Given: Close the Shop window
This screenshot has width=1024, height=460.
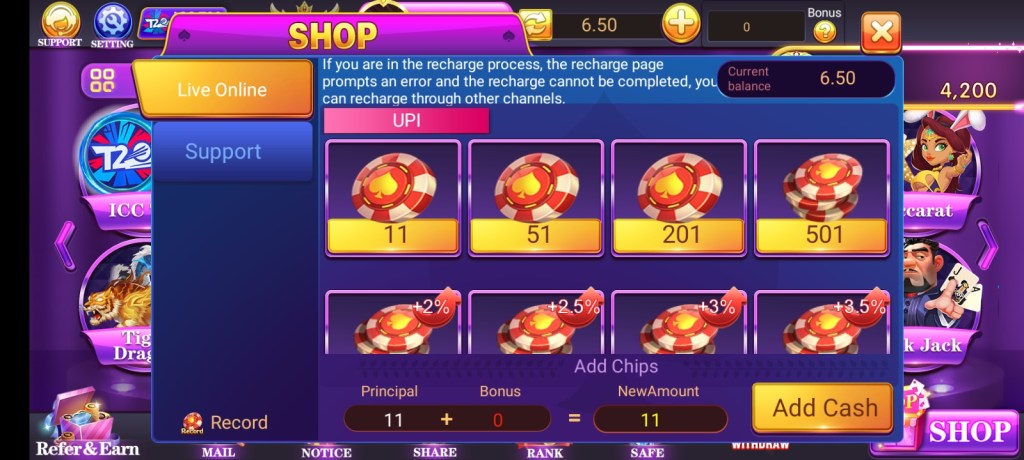Looking at the screenshot, I should 880,33.
